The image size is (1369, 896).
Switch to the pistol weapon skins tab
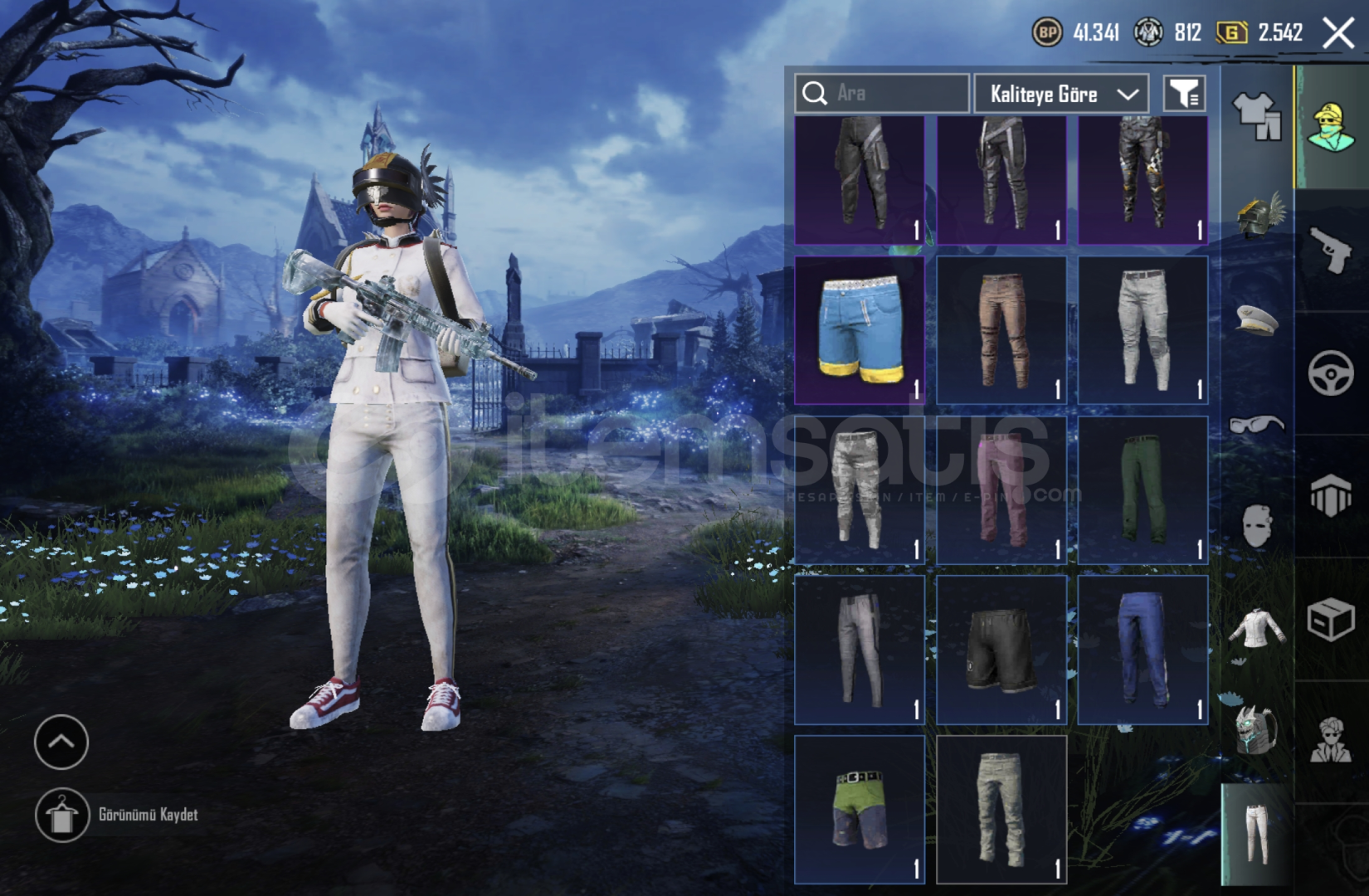pyautogui.click(x=1331, y=250)
